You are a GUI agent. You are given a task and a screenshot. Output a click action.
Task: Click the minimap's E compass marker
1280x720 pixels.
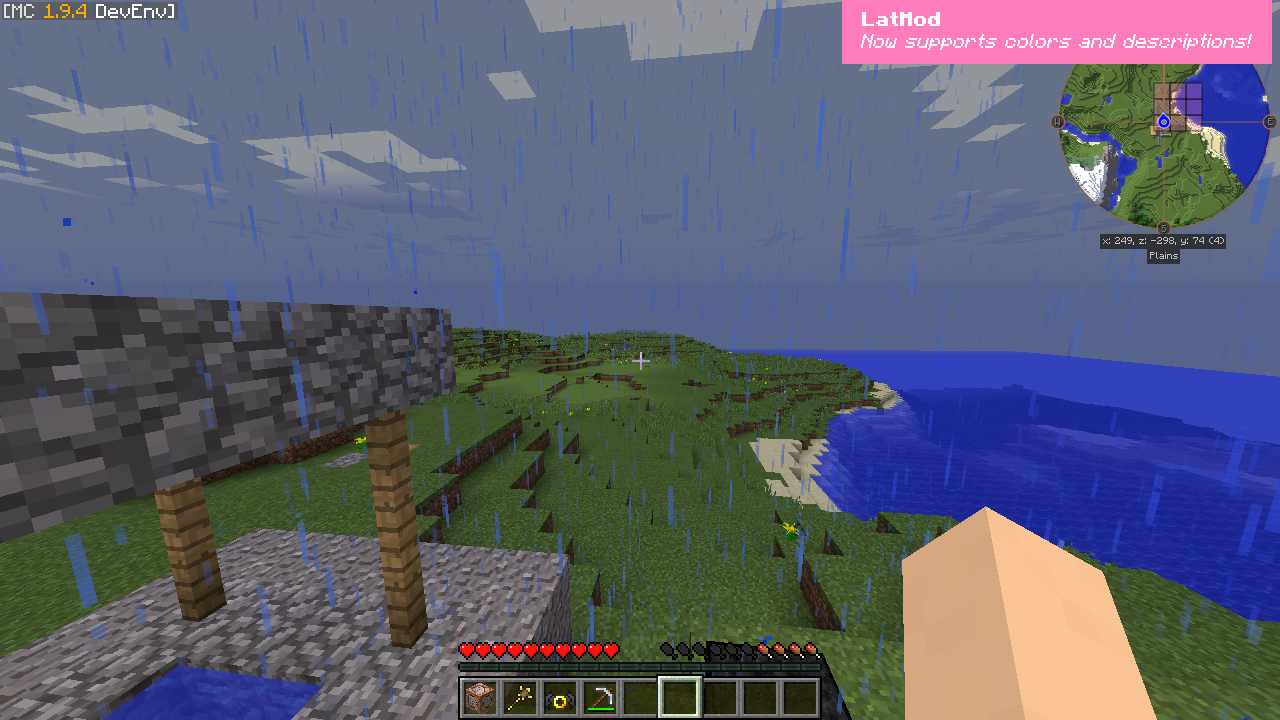coord(1270,122)
